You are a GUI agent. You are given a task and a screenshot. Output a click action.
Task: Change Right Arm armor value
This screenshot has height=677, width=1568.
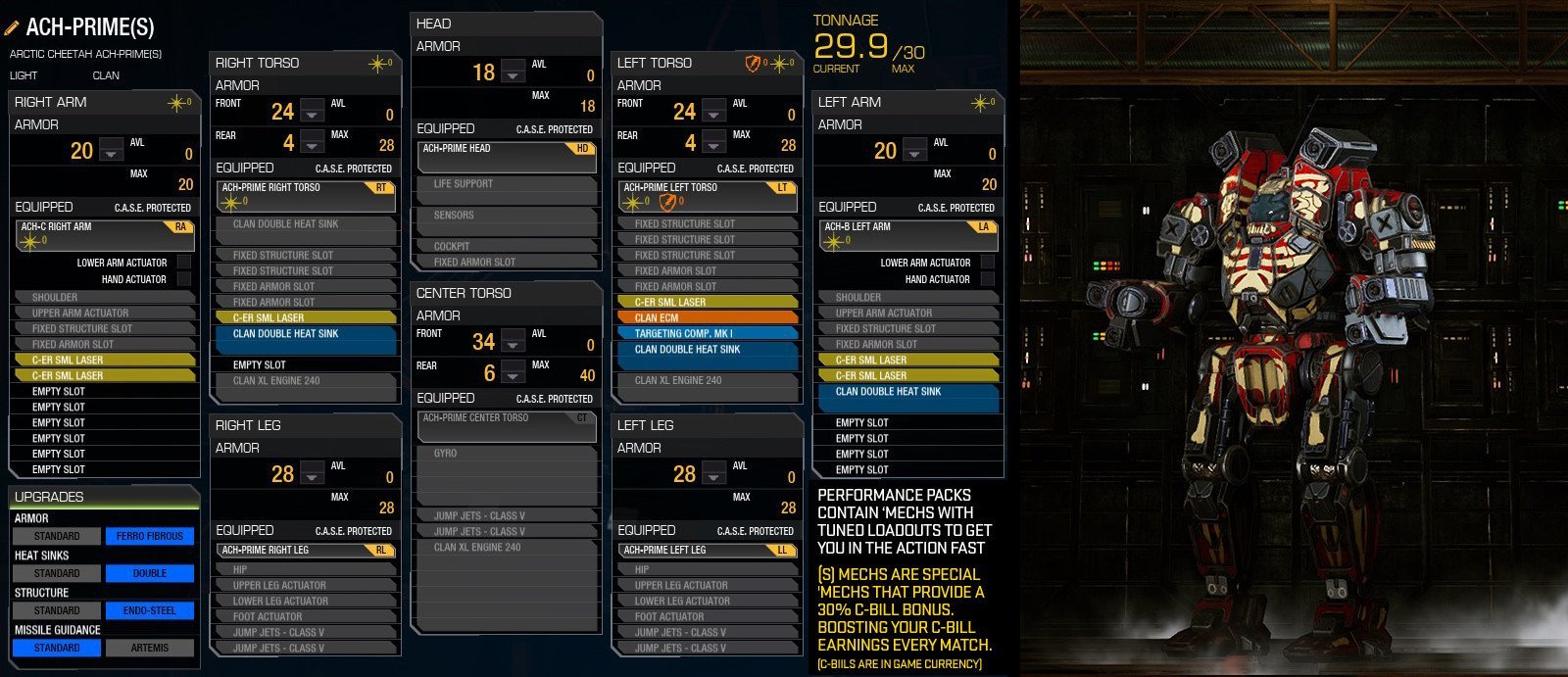click(112, 151)
